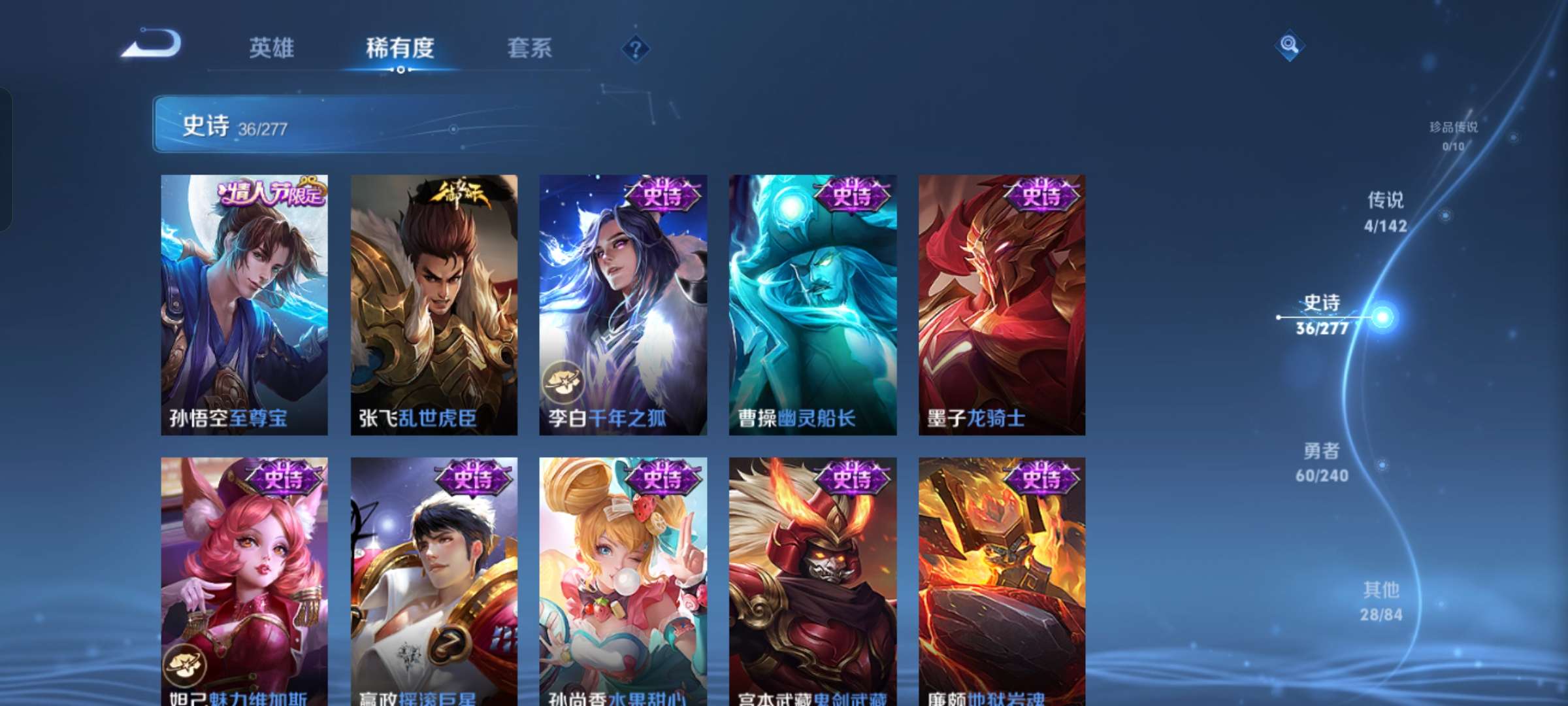This screenshot has height=706, width=1568.
Task: Click the 稀有度 tab label
Action: pos(400,48)
